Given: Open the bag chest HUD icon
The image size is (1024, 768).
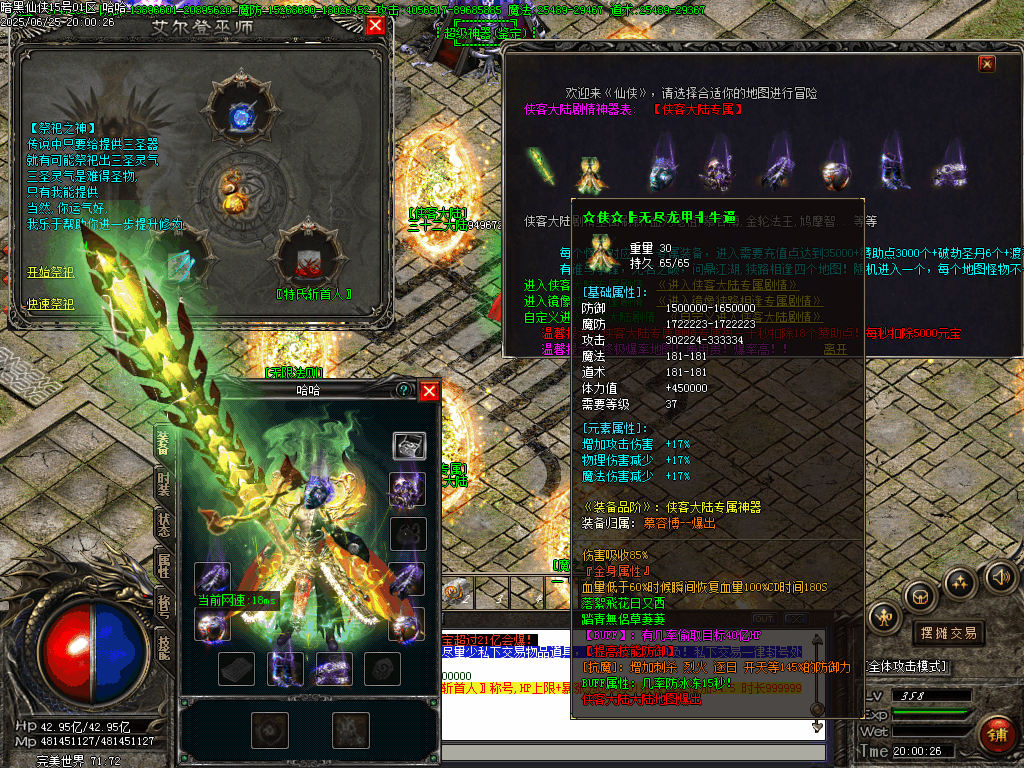Looking at the screenshot, I should click(920, 596).
